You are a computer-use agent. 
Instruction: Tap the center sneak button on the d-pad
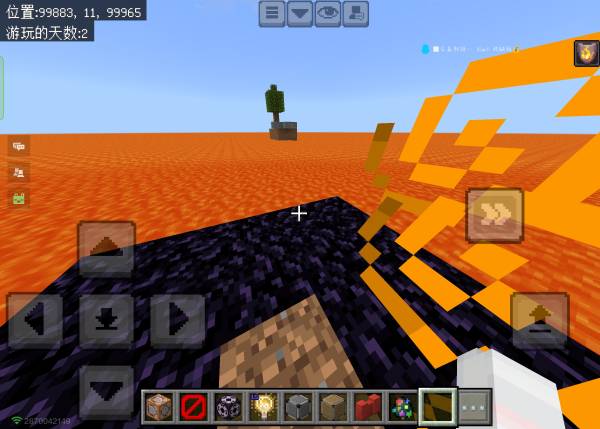106,320
